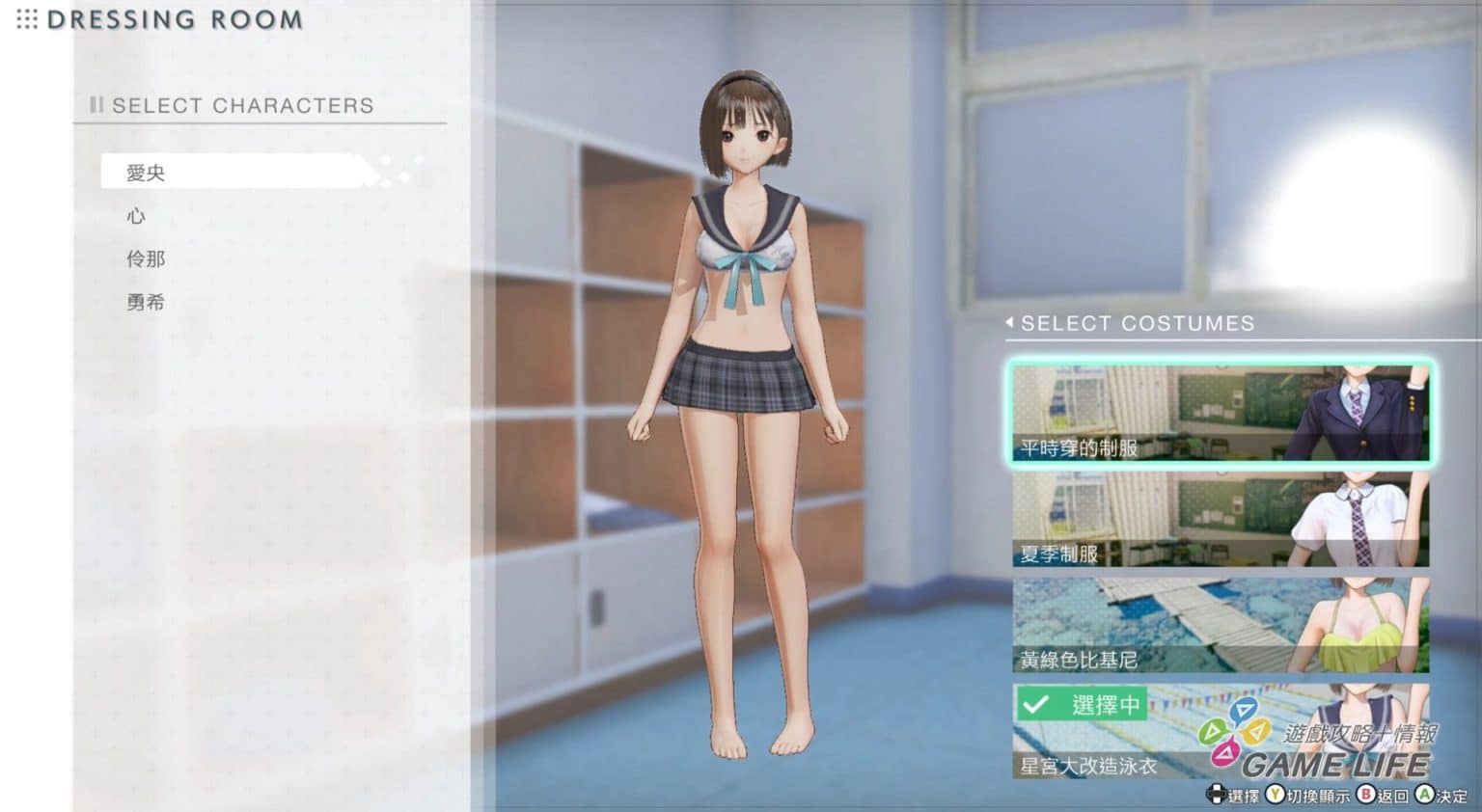This screenshot has width=1482, height=812.
Task: Choose character 心
Action: coord(136,216)
